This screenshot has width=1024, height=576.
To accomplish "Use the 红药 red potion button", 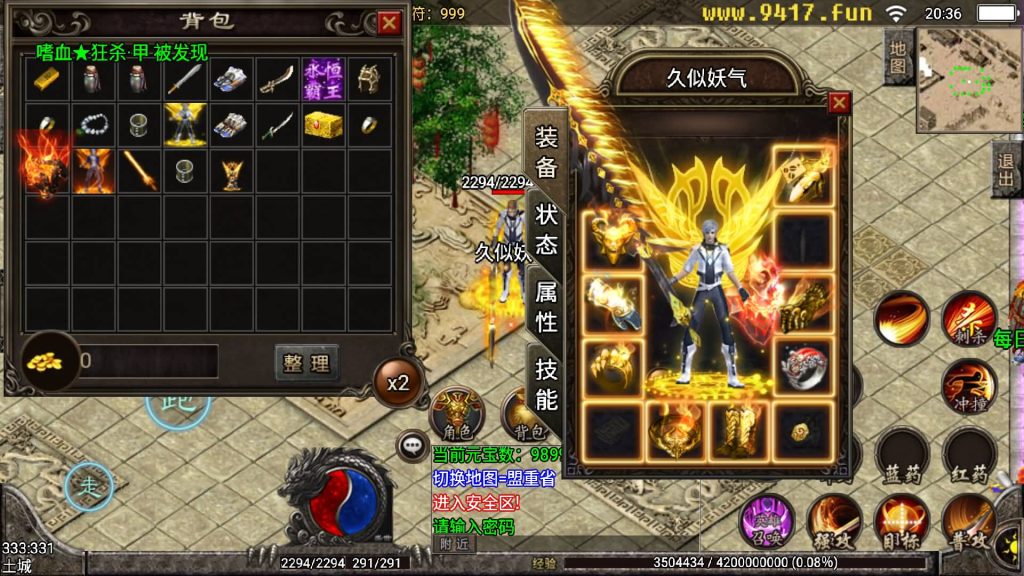I will click(967, 456).
